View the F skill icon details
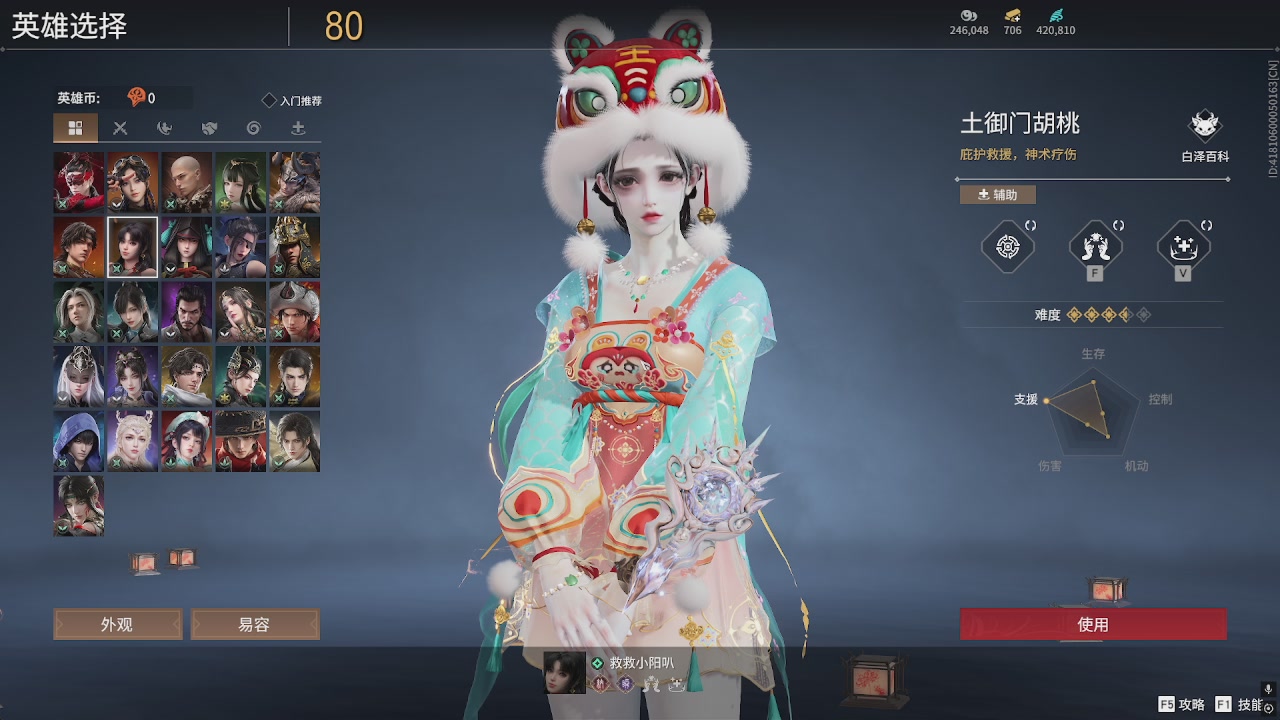The width and height of the screenshot is (1280, 720). tap(1094, 246)
